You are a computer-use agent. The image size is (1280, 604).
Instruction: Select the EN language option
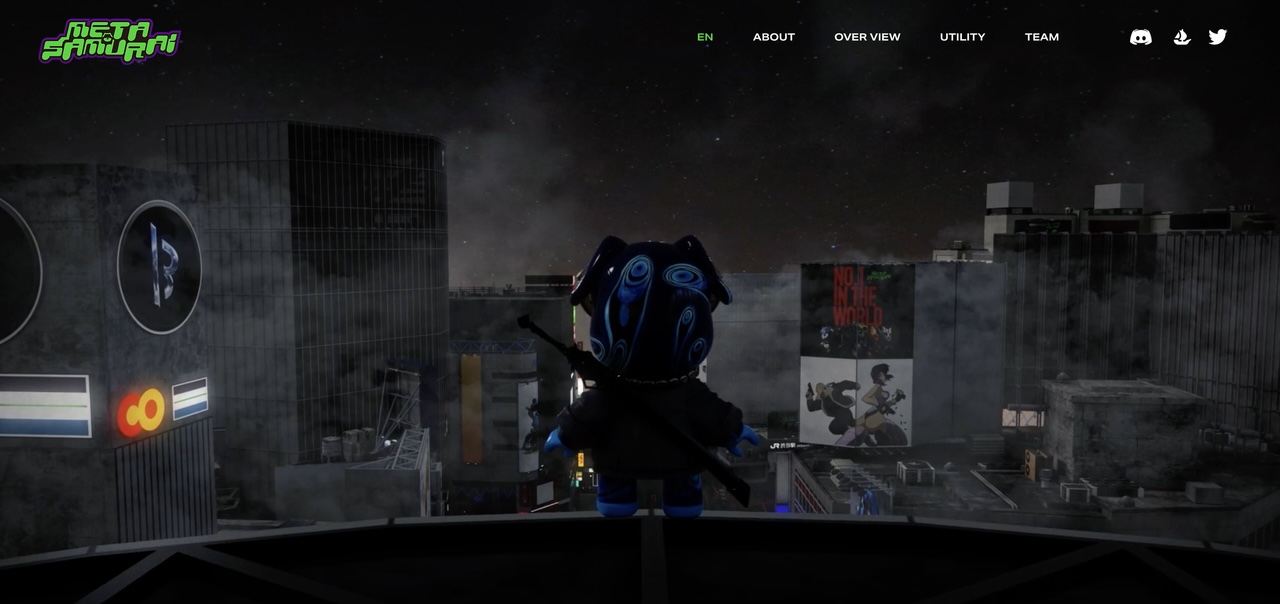(705, 37)
